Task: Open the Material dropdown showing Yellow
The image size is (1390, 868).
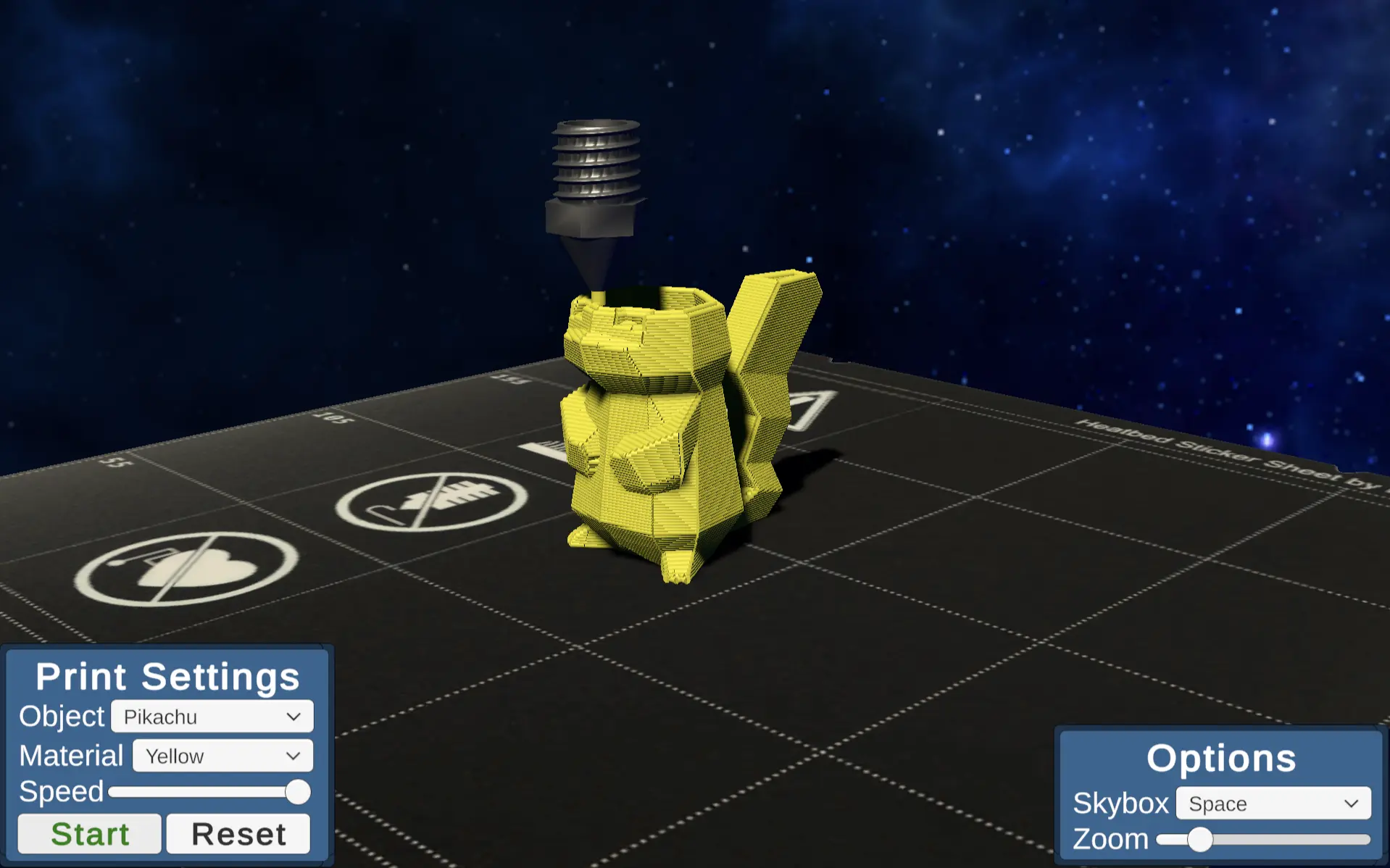Action: [221, 756]
